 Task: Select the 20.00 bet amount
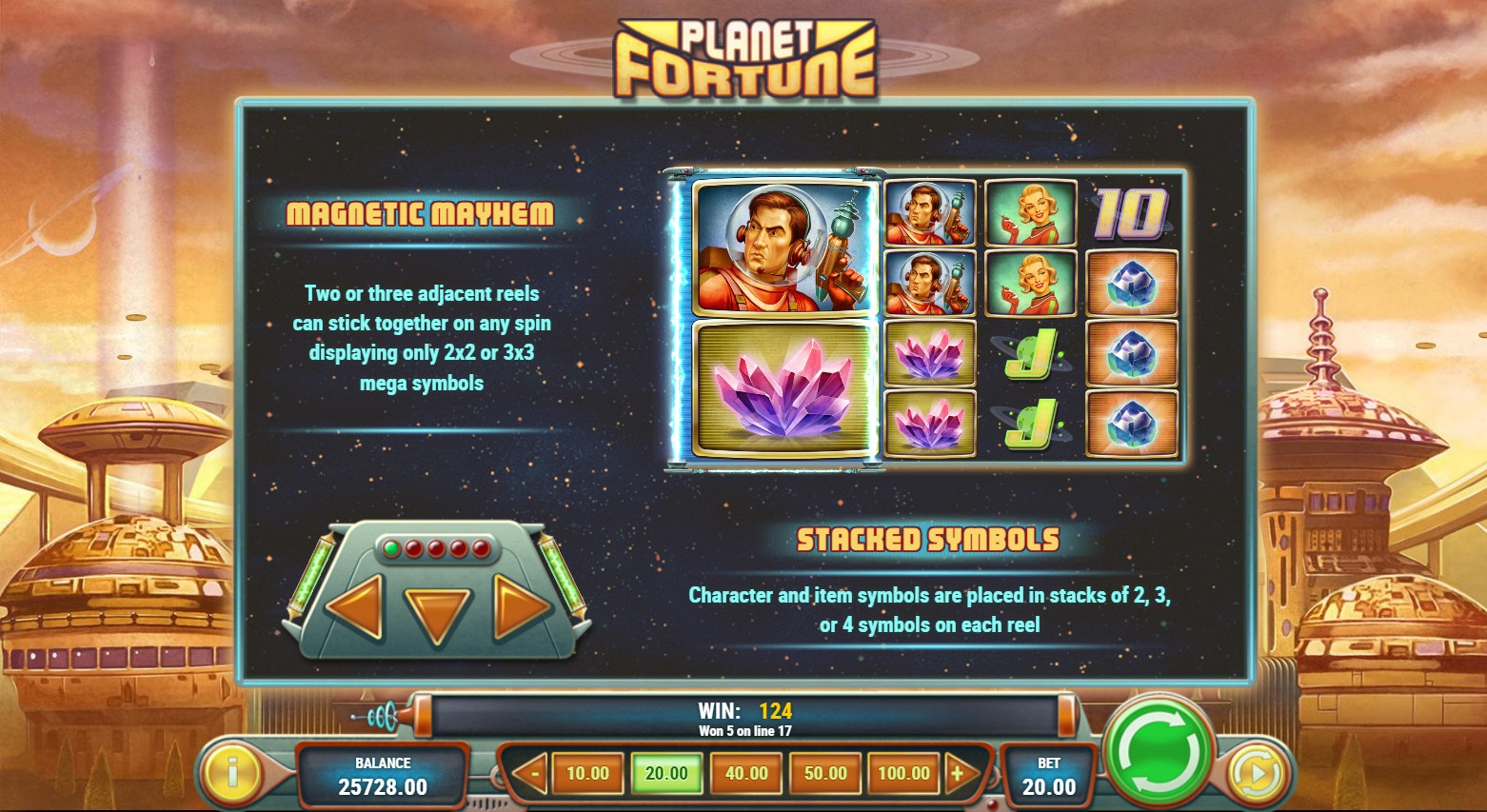click(666, 773)
